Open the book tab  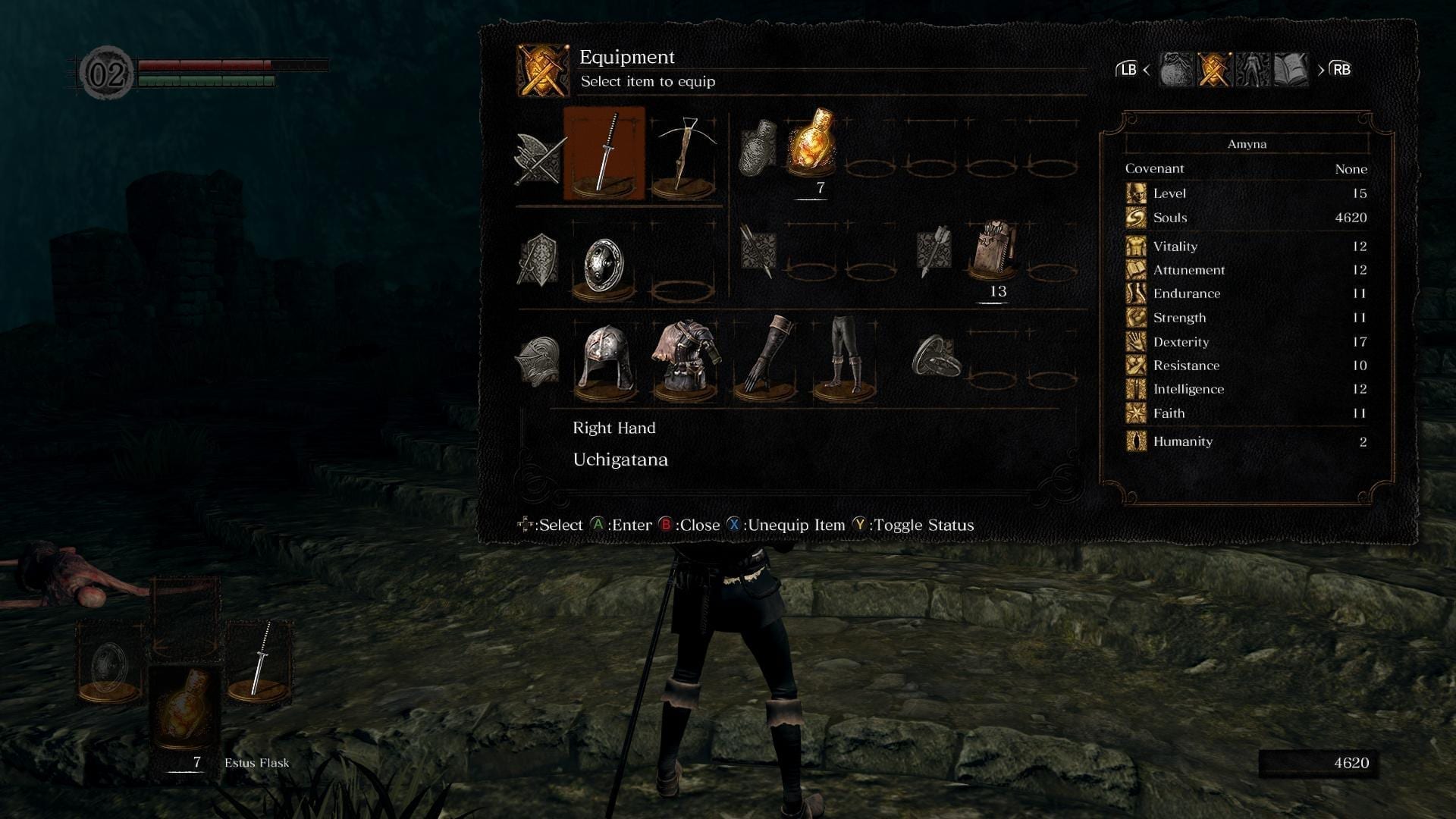(x=1291, y=70)
